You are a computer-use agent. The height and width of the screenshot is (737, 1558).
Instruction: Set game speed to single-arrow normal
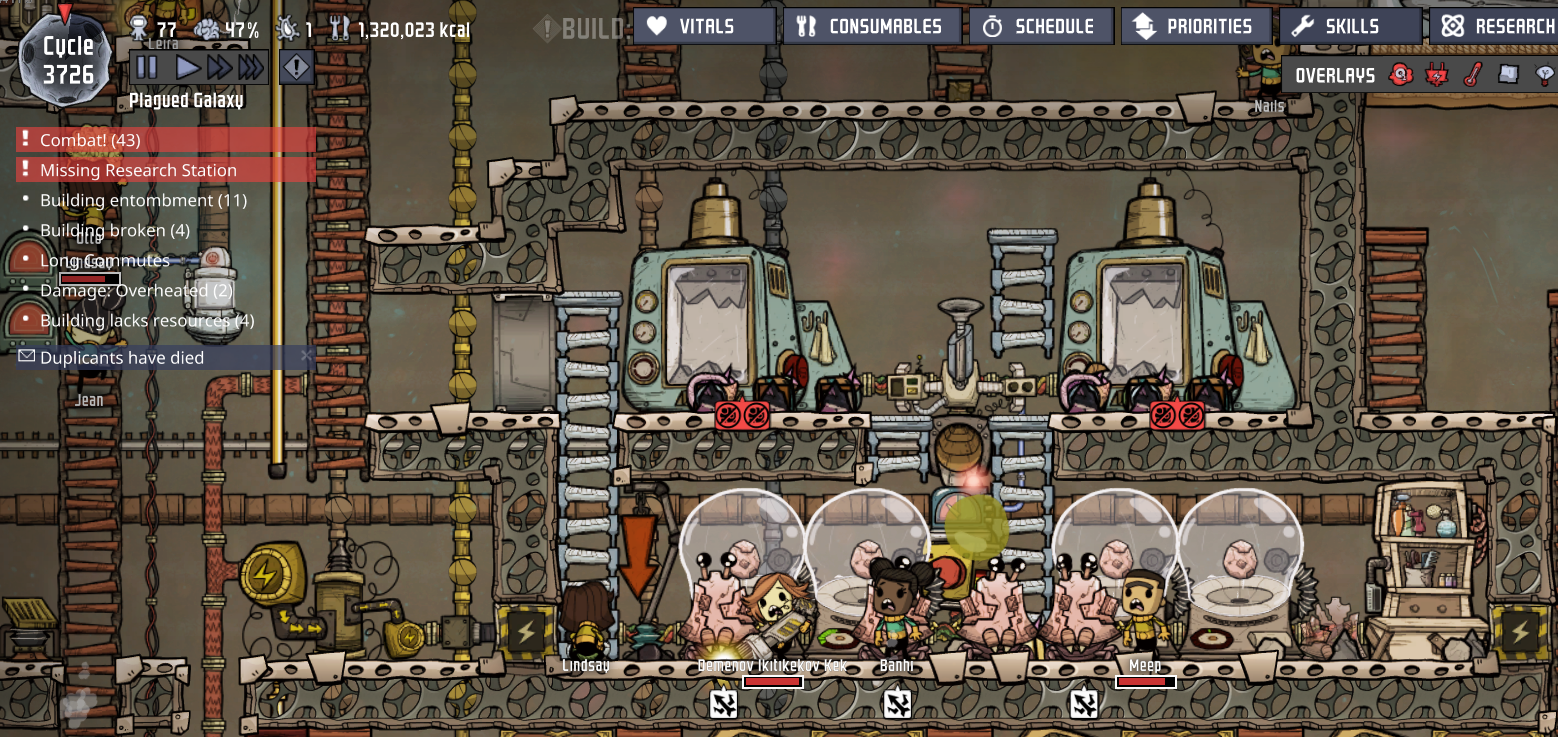(x=187, y=68)
